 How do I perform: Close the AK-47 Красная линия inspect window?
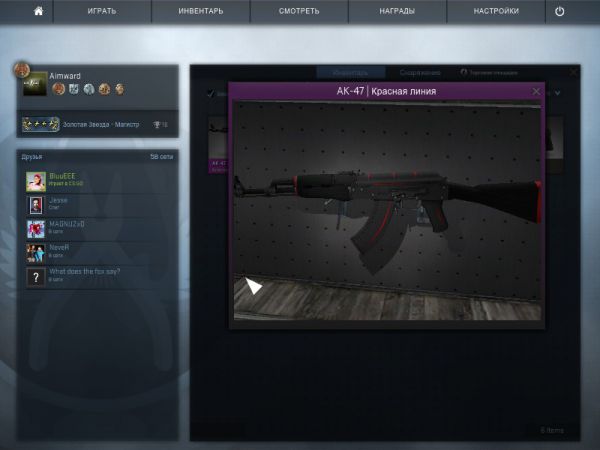pos(536,91)
